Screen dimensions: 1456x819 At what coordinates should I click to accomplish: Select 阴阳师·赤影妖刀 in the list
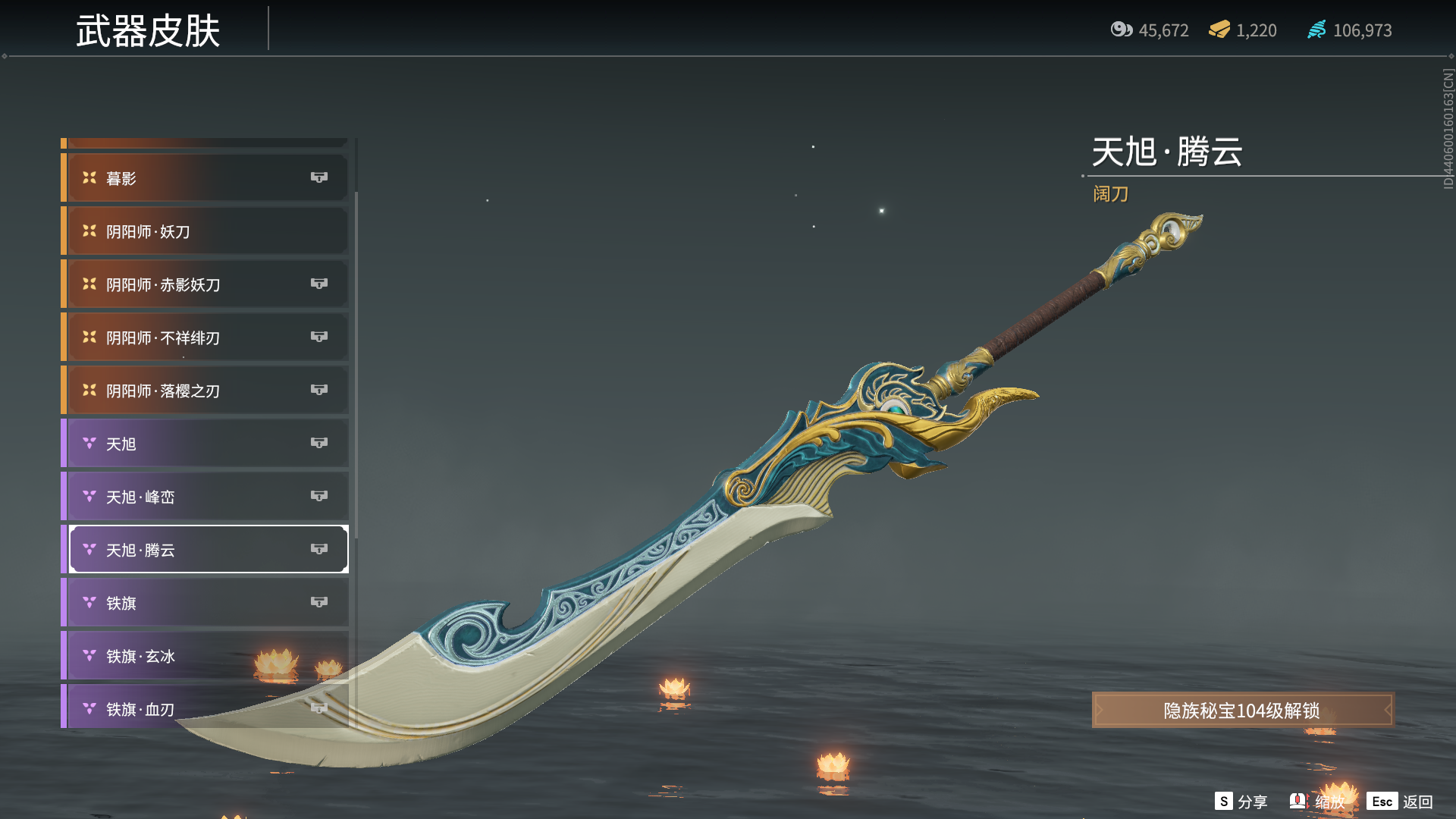point(206,284)
